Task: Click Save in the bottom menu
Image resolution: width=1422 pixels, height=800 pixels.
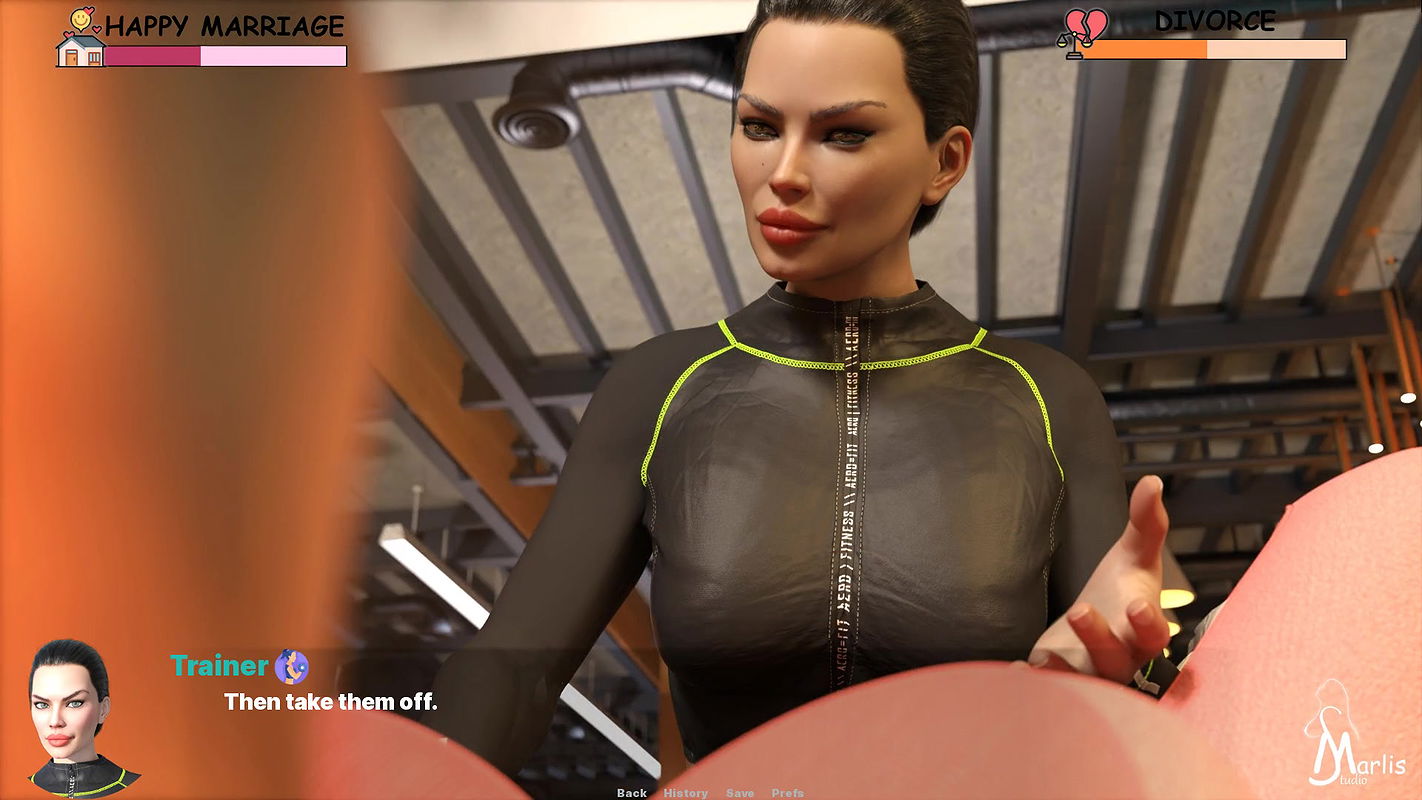Action: [x=740, y=792]
